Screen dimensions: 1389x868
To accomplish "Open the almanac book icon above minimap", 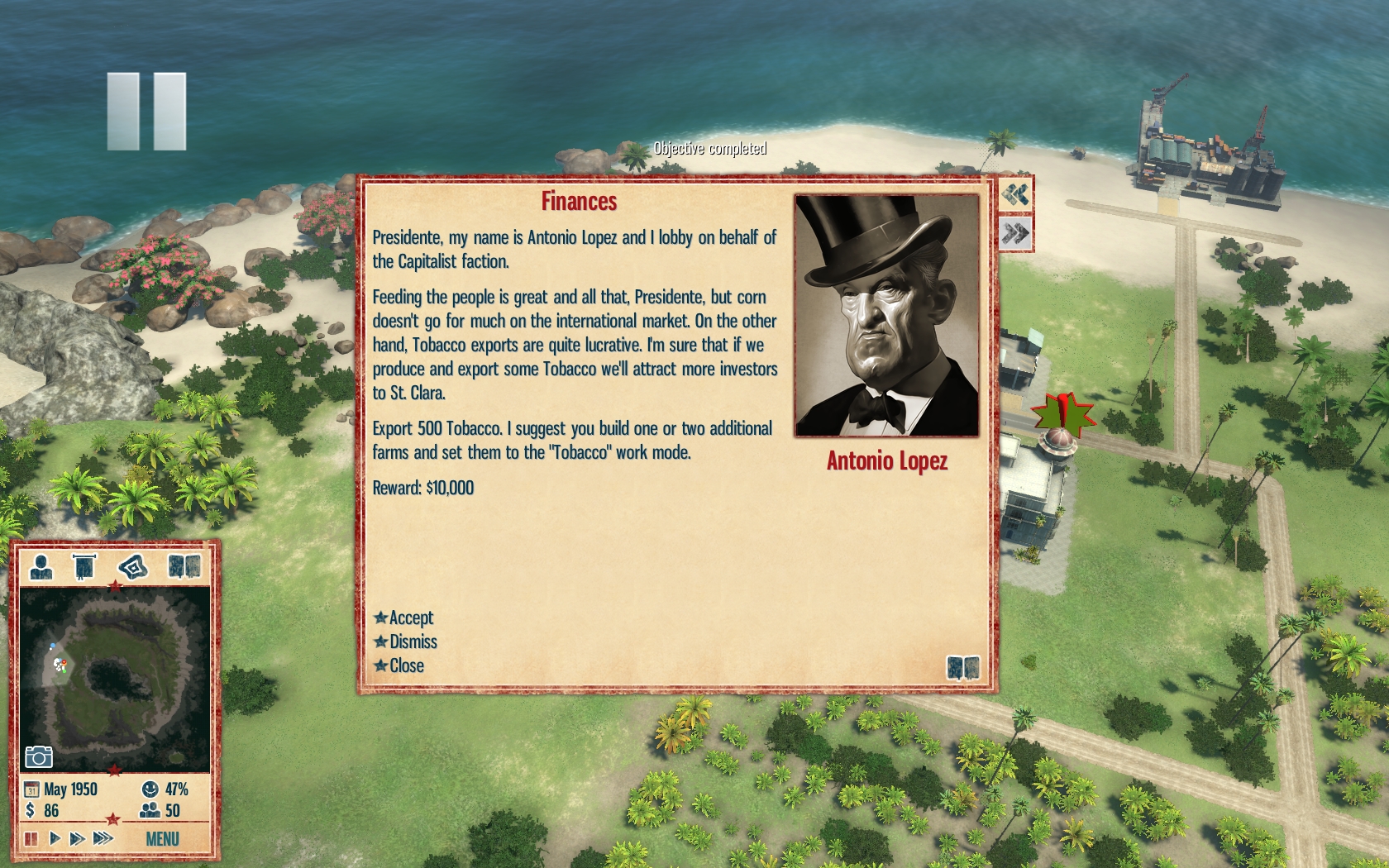I will point(184,567).
